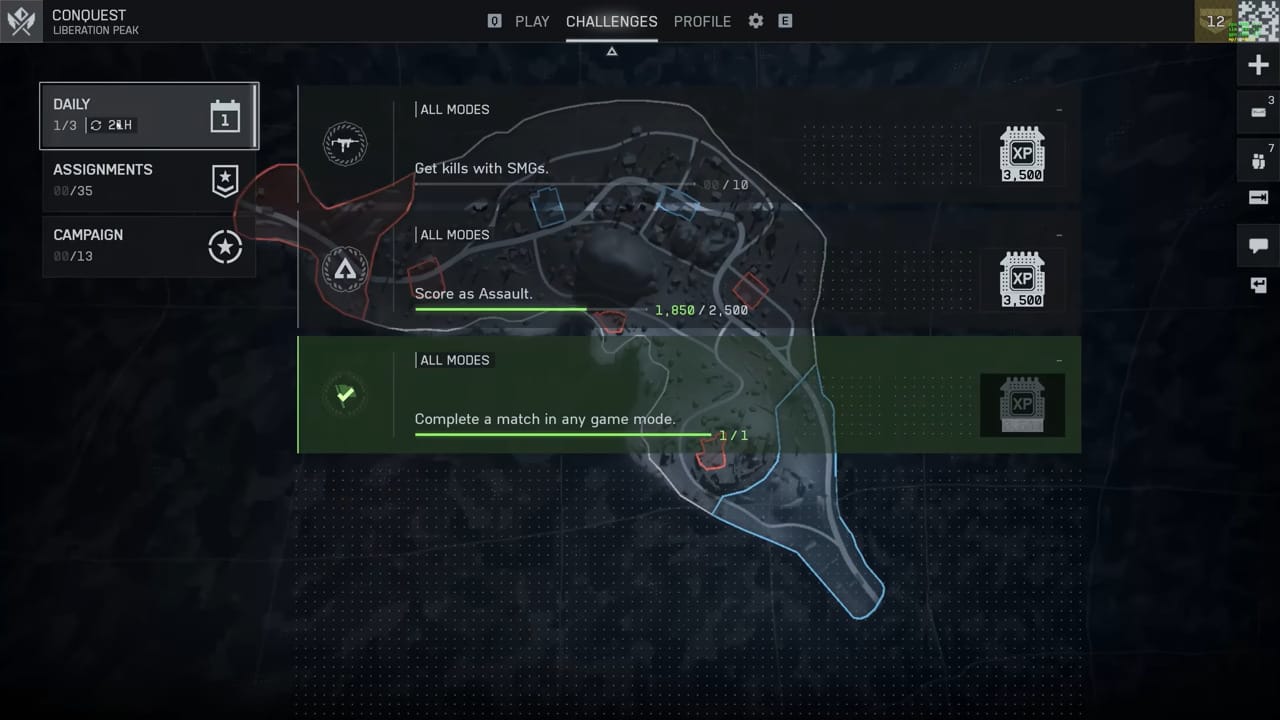Switch to the Play tab
Image resolution: width=1280 pixels, height=720 pixels.
pyautogui.click(x=531, y=21)
